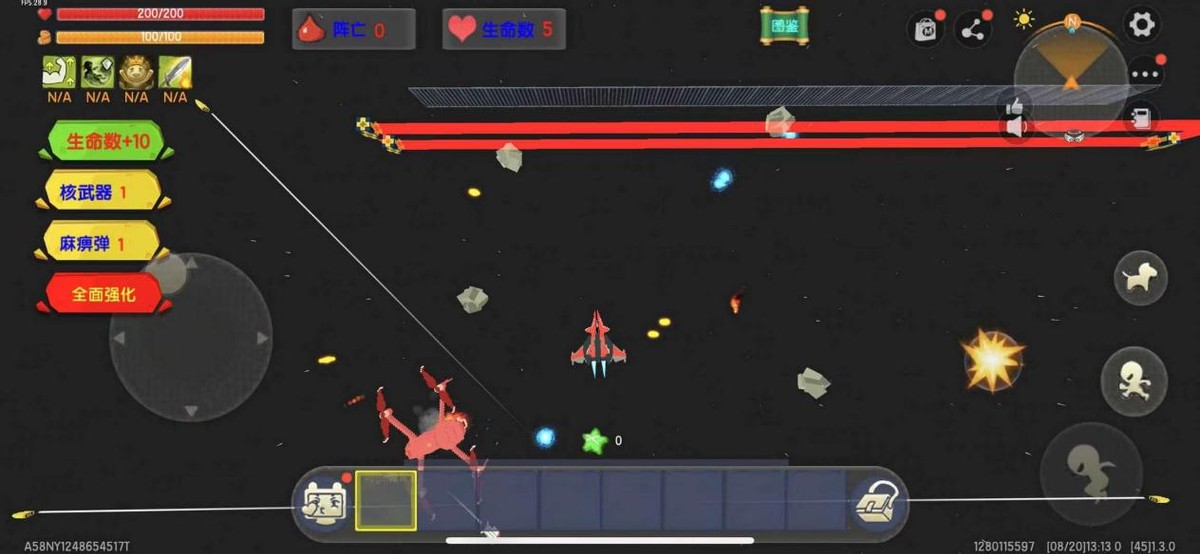This screenshot has width=1200, height=554.
Task: Select the yellow-highlighted hotbar slot
Action: click(x=386, y=501)
